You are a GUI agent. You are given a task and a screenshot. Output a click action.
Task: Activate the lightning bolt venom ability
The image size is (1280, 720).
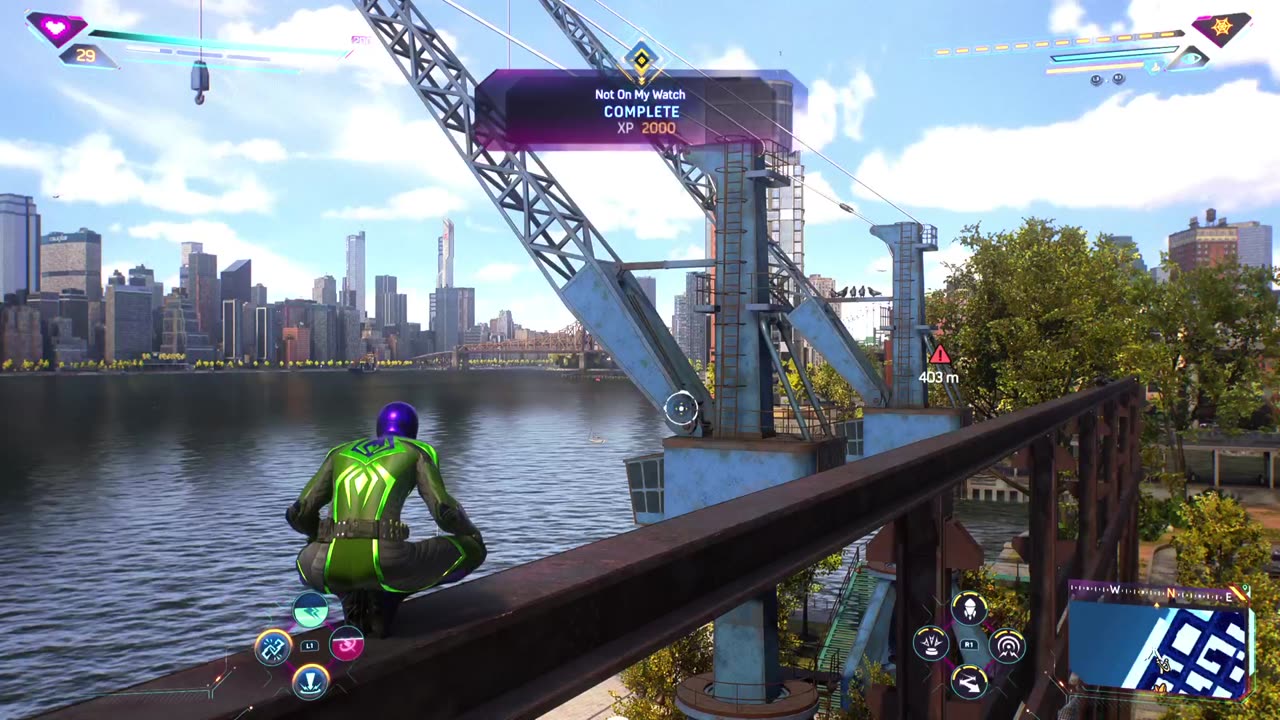click(x=310, y=609)
